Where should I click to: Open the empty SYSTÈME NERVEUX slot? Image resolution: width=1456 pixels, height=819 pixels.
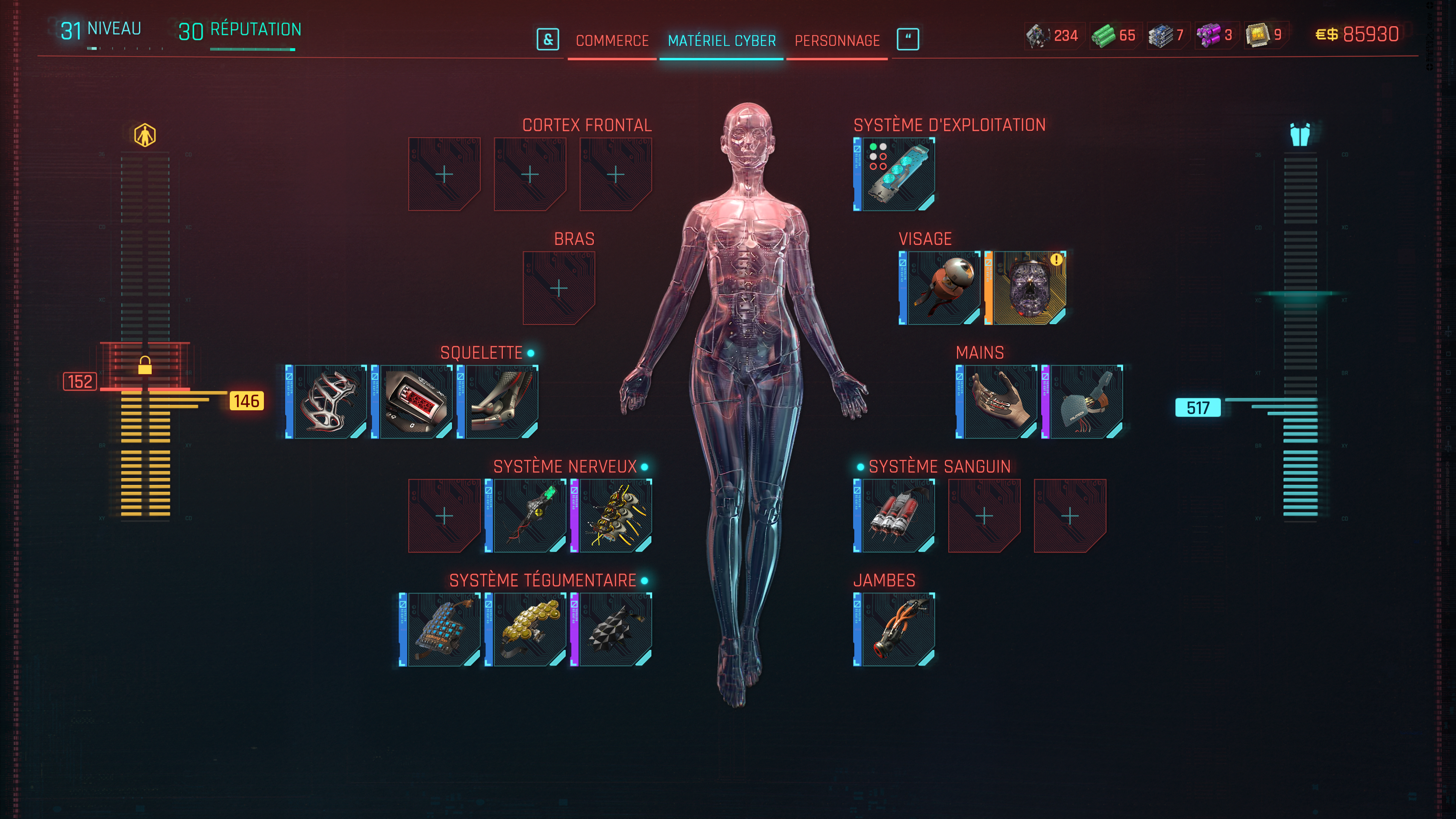pyautogui.click(x=444, y=516)
